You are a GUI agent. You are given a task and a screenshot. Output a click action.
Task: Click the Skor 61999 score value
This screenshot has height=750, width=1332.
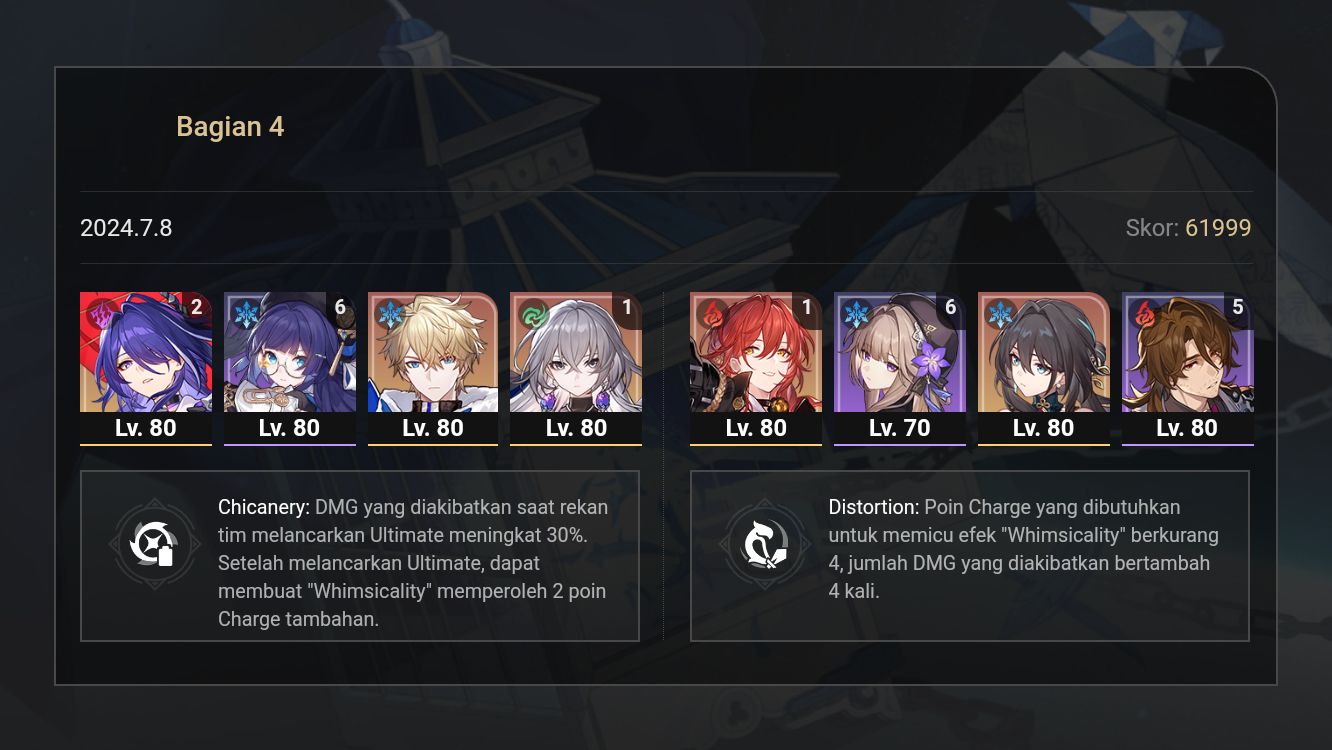coord(1220,228)
